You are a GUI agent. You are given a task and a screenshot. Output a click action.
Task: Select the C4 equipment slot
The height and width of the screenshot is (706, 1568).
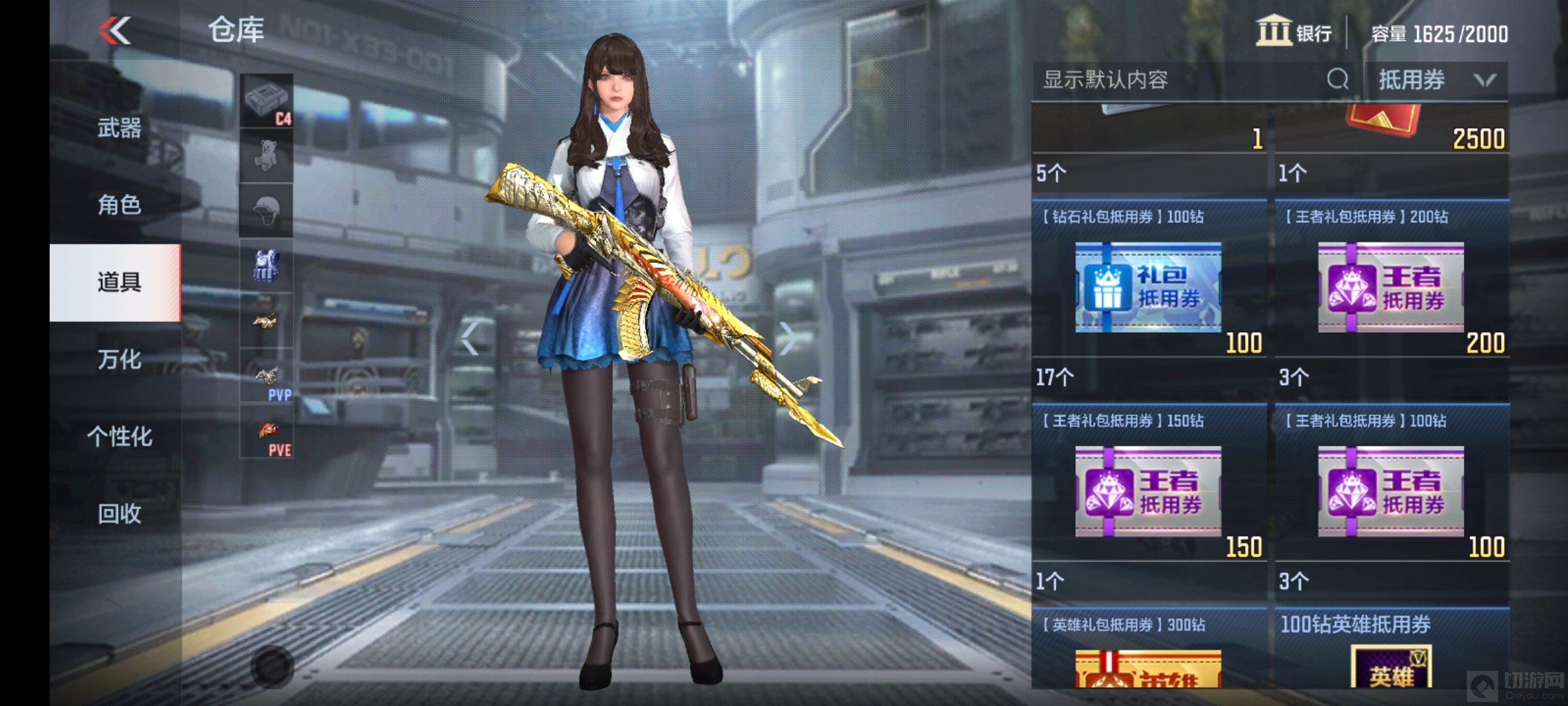coord(267,101)
